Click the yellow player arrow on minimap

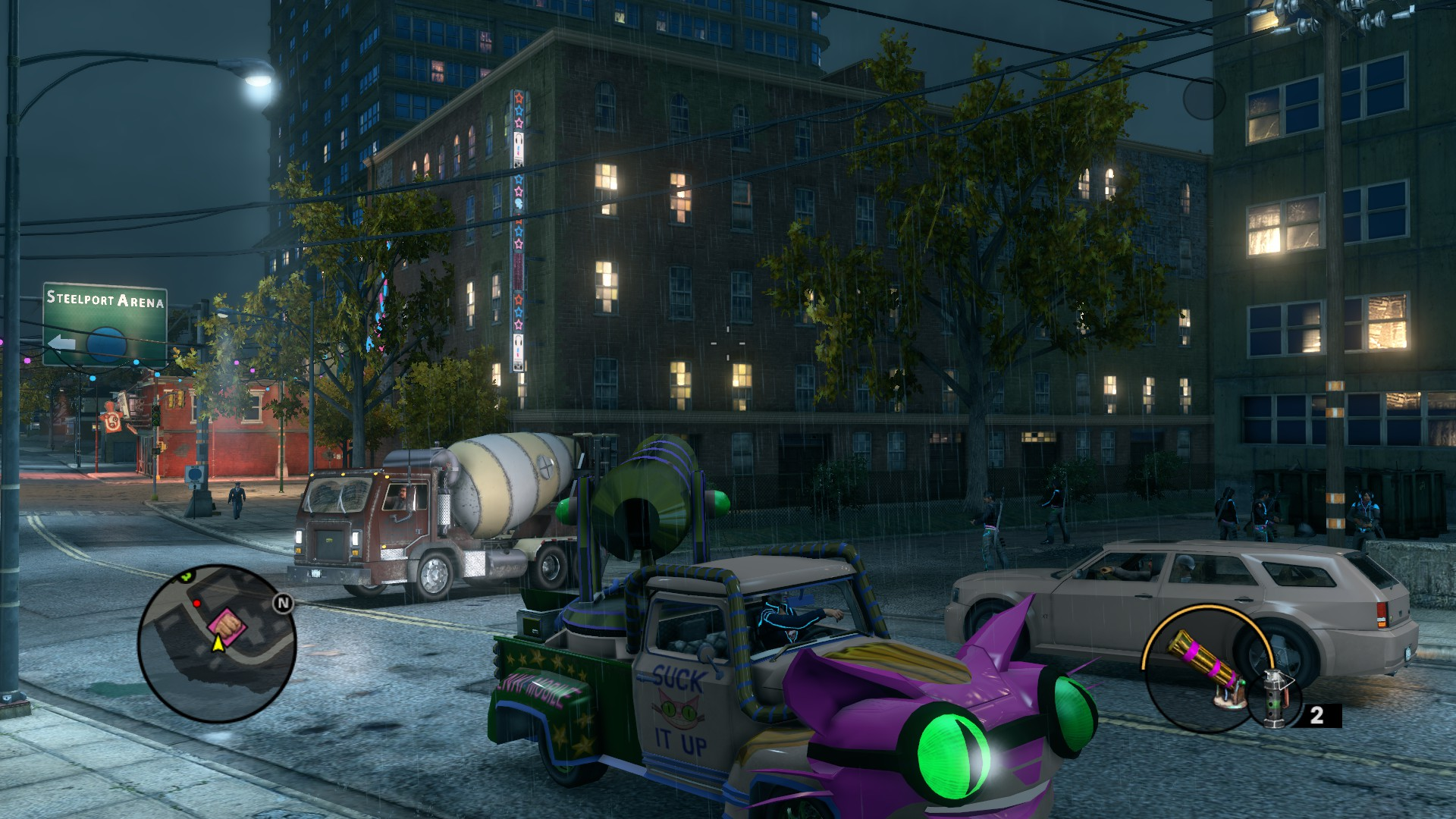[218, 644]
